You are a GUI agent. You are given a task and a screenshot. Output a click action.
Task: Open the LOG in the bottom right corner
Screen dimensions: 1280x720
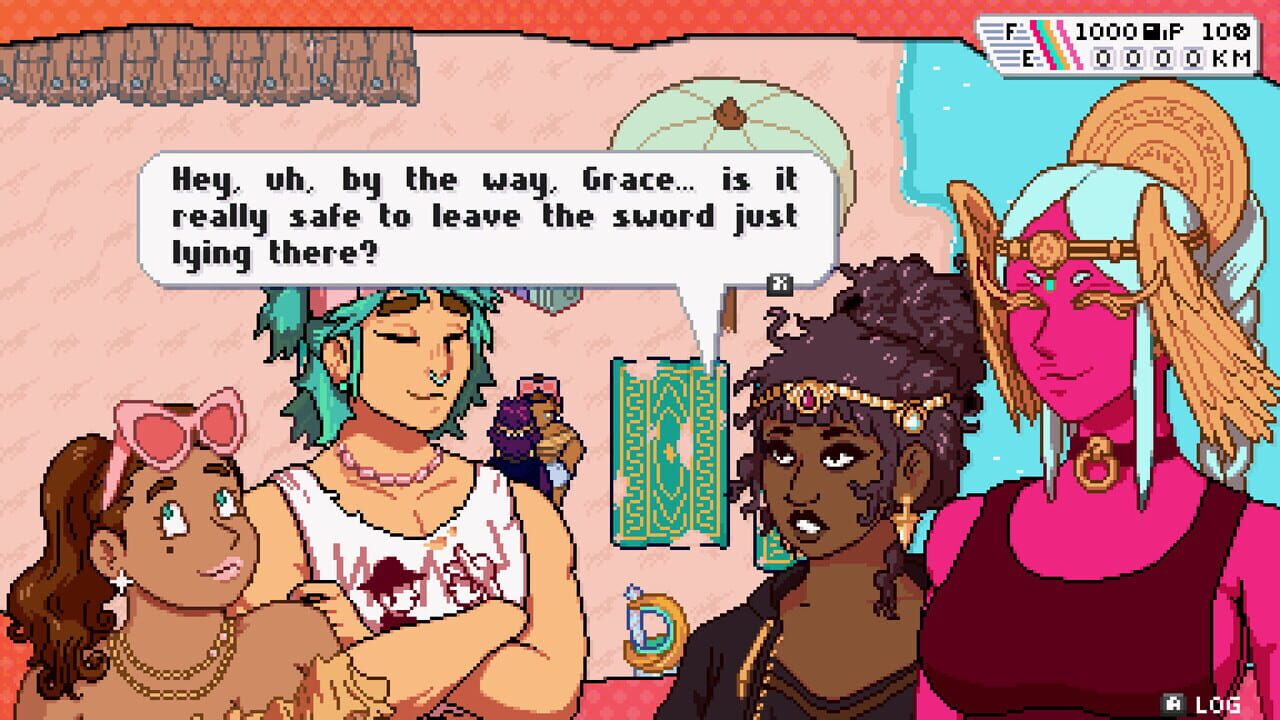[1218, 703]
